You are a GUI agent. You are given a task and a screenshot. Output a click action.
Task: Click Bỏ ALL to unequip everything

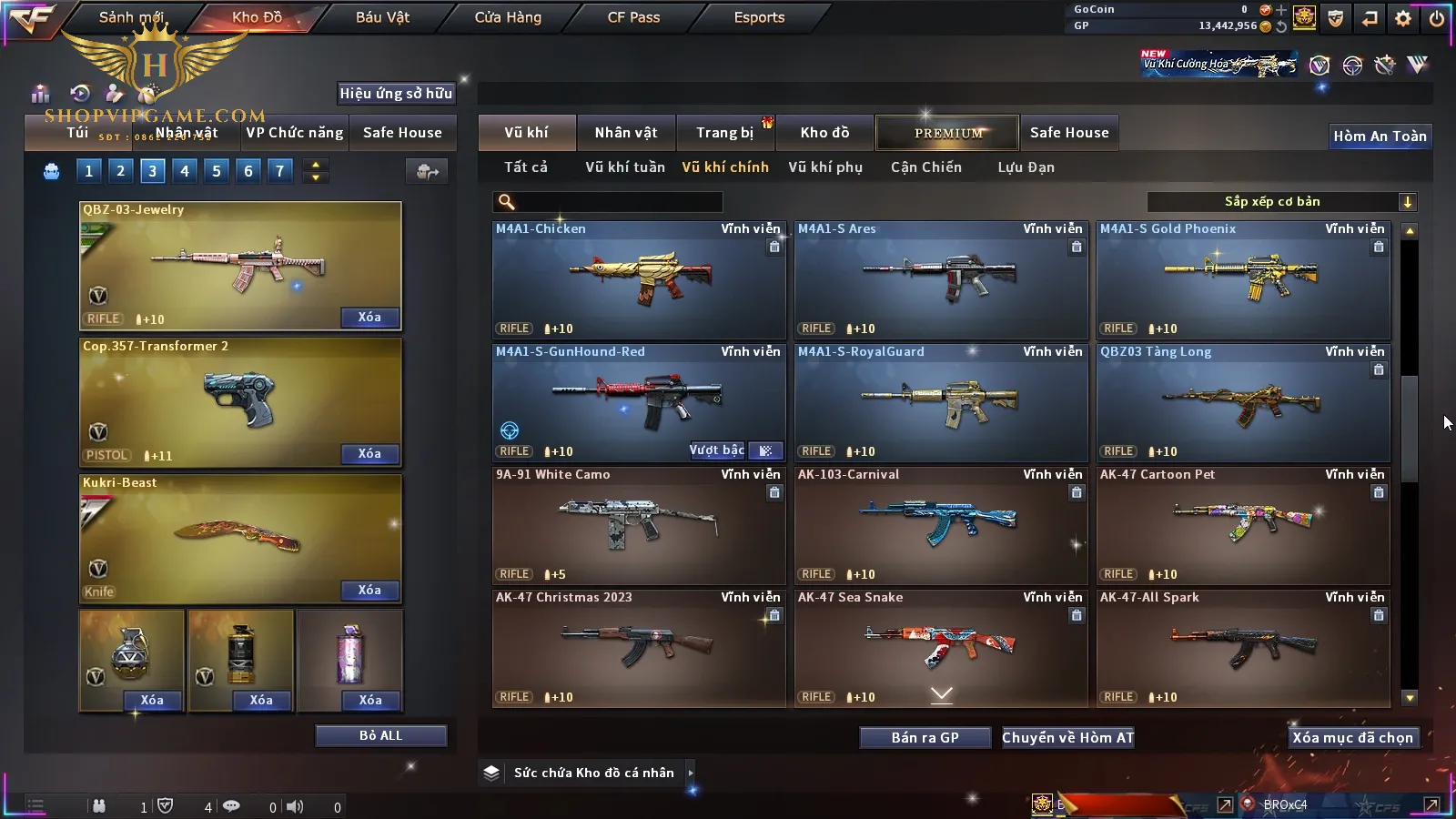(x=380, y=735)
